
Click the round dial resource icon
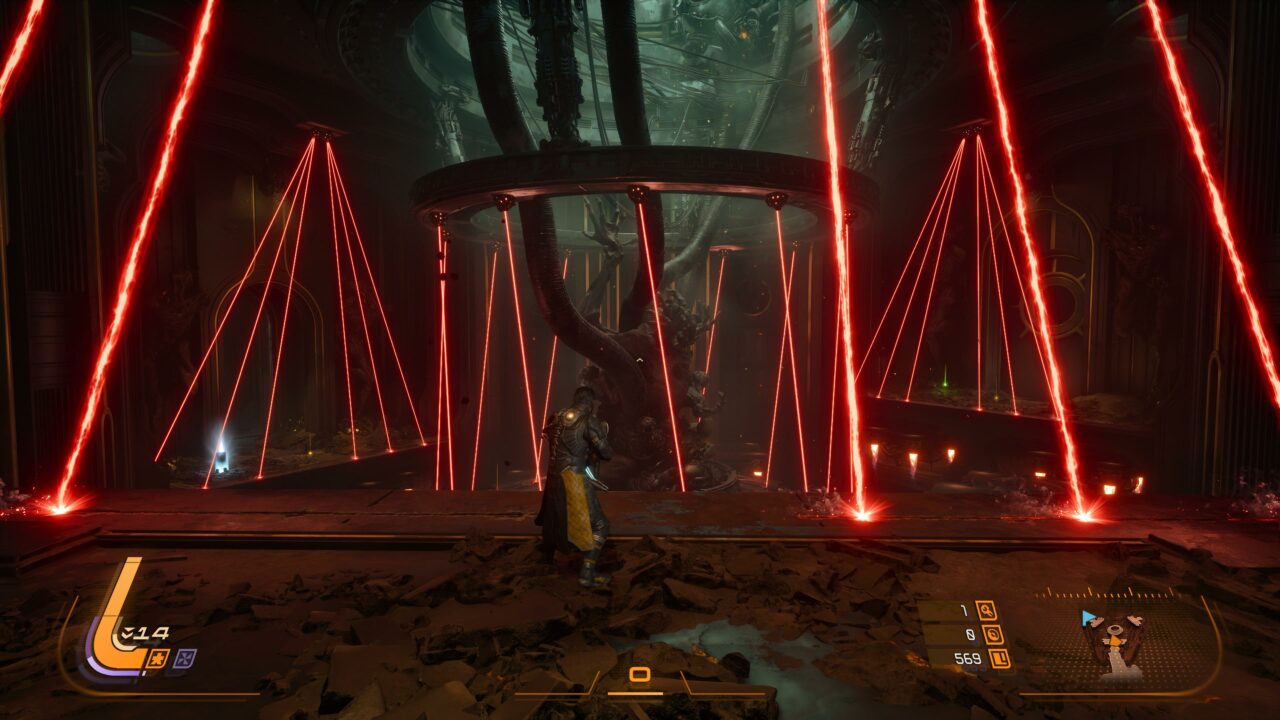[994, 634]
